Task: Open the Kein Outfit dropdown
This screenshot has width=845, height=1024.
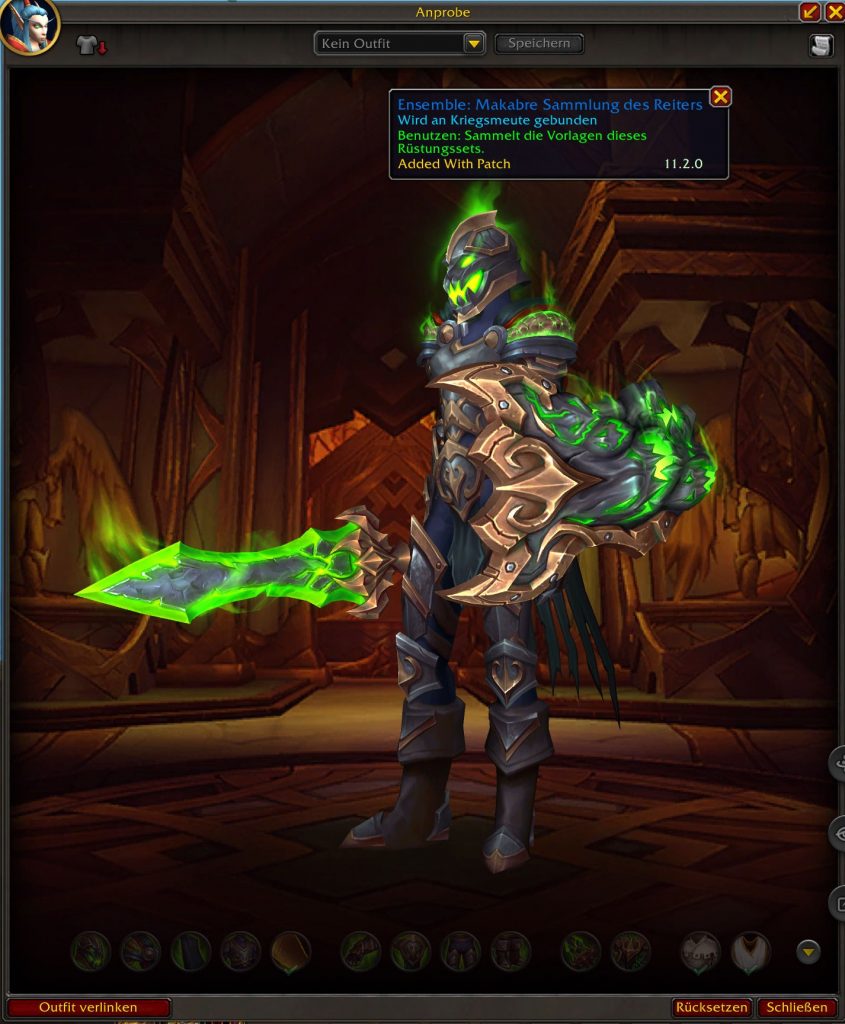Action: [474, 44]
